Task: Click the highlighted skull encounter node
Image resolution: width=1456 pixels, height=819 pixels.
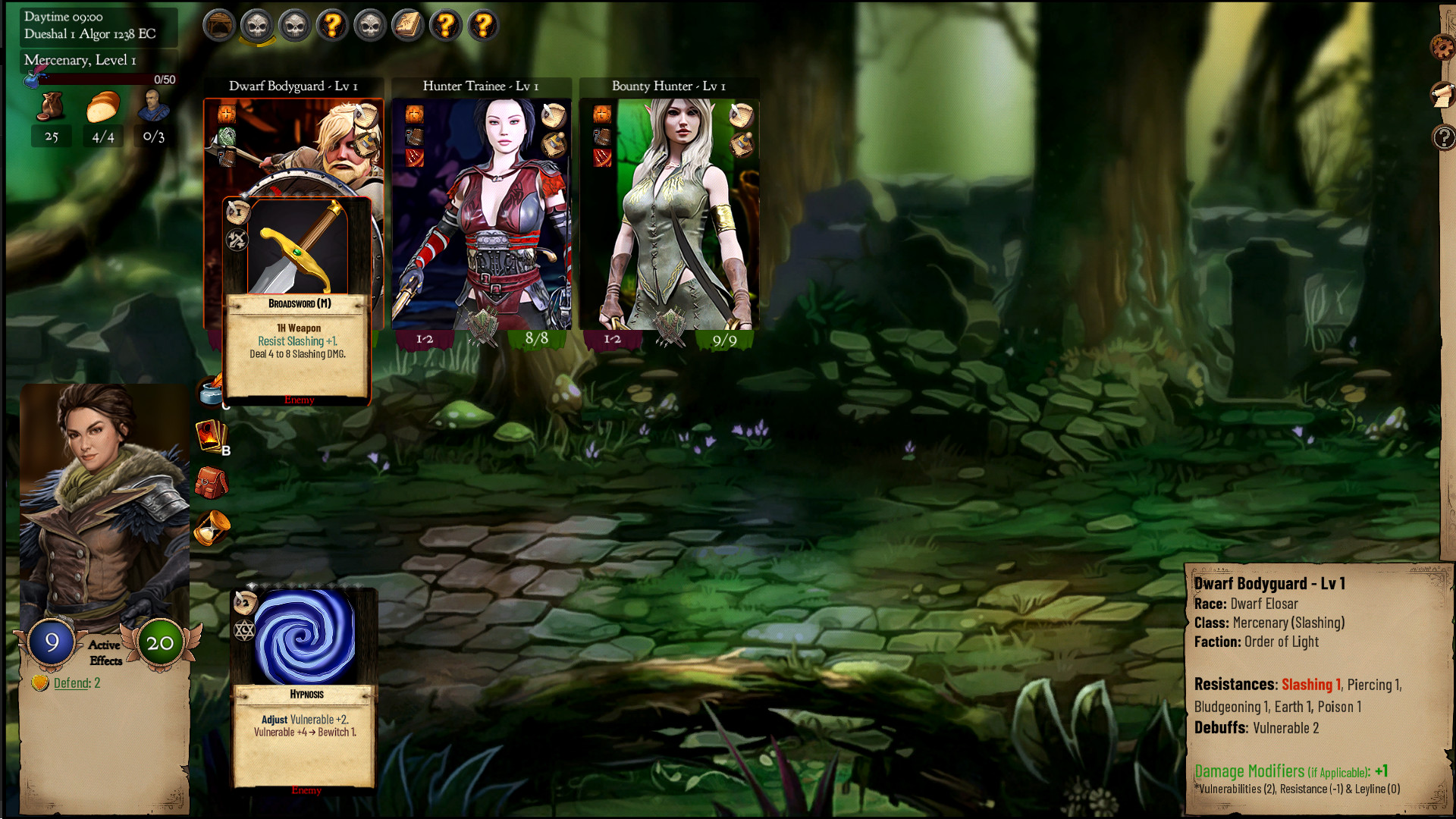Action: [257, 25]
